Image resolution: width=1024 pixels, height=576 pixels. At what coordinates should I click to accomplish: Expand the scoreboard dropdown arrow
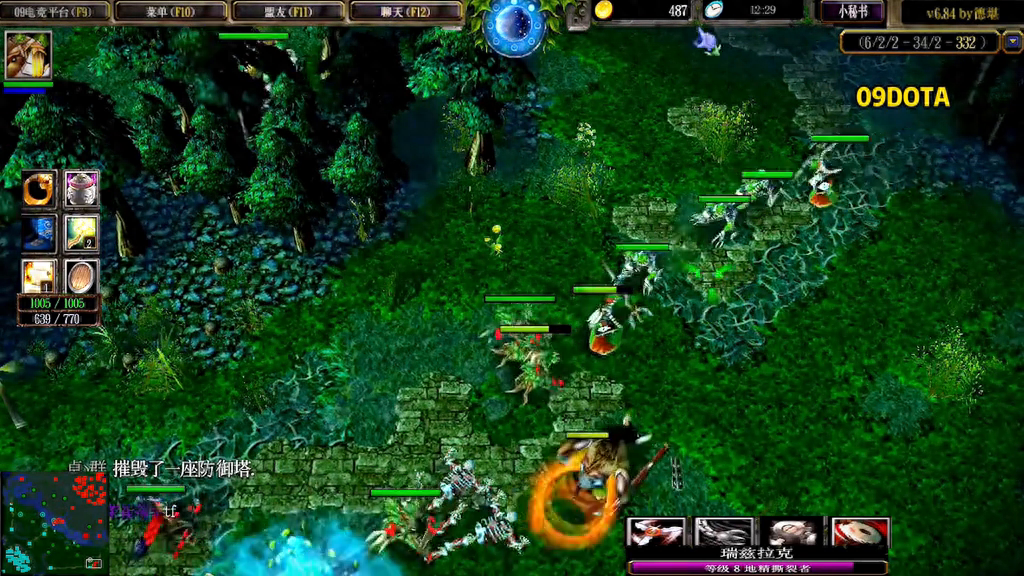tap(1012, 42)
